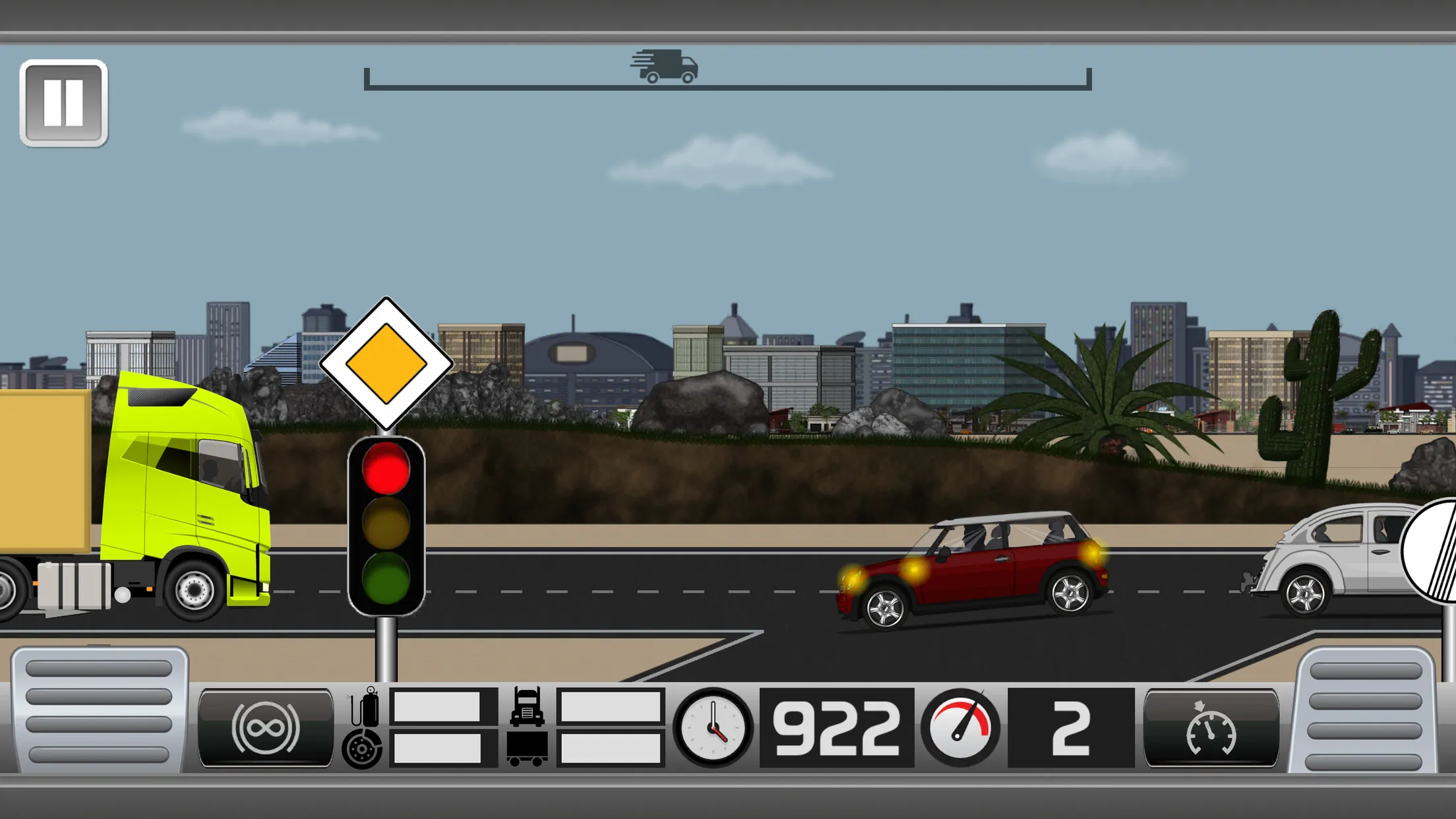Click the speeding van icon above the progress bar
The image size is (1456, 819).
(x=665, y=66)
